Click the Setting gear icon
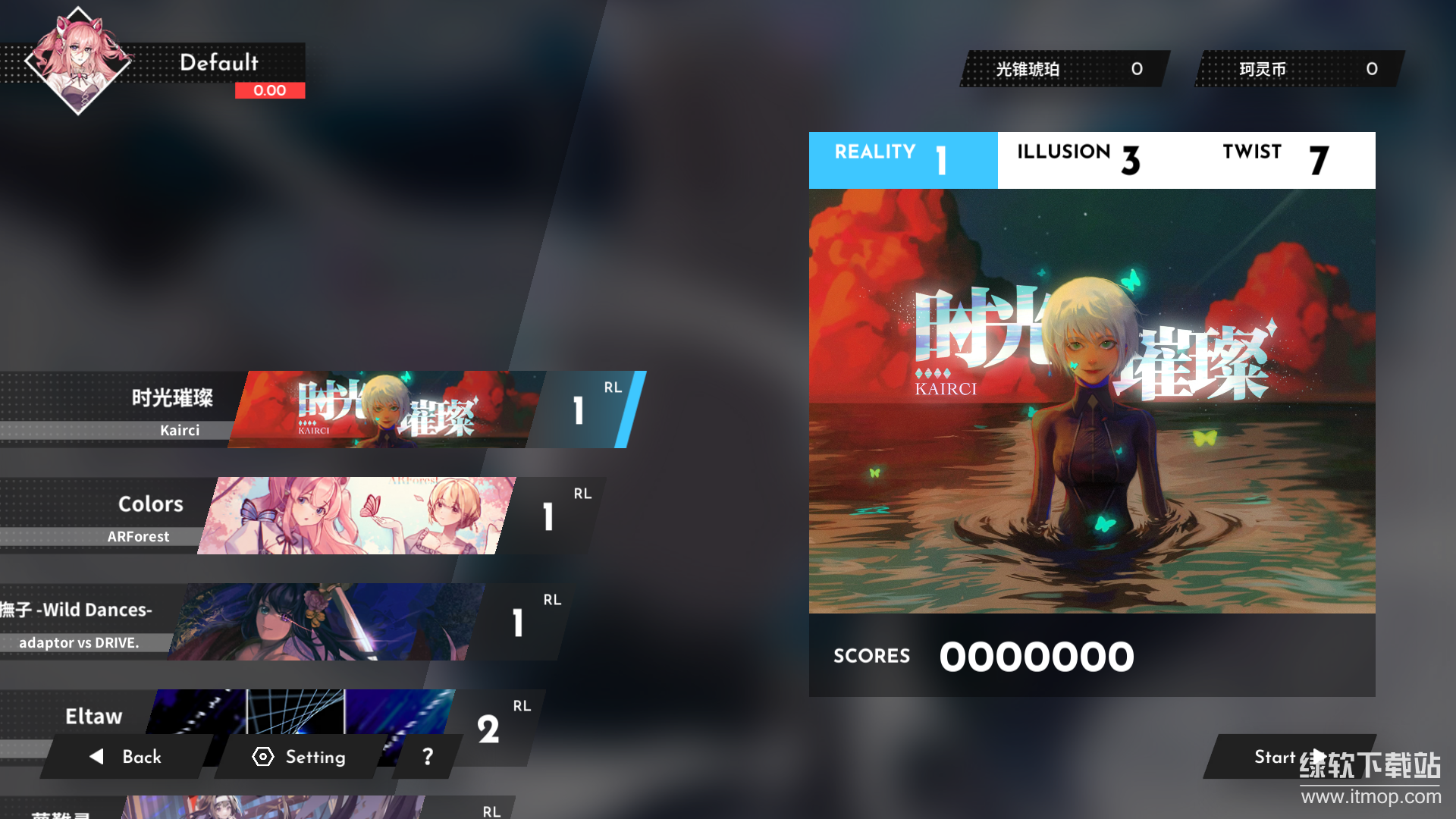Image resolution: width=1456 pixels, height=819 pixels. (x=263, y=757)
